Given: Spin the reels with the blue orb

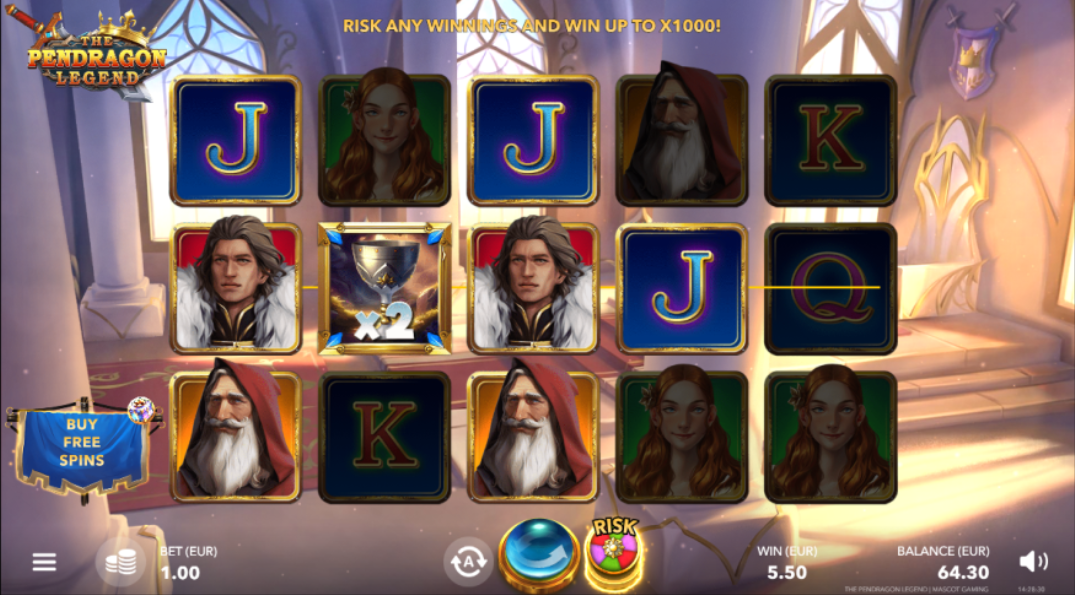Looking at the screenshot, I should click(540, 555).
